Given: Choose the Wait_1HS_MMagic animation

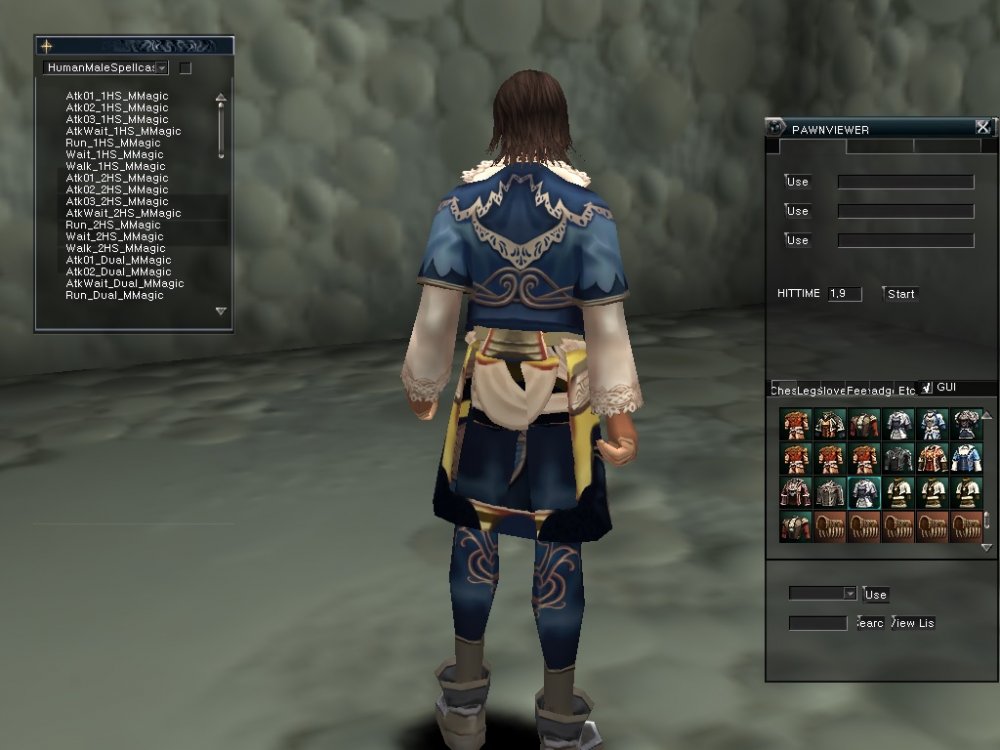Looking at the screenshot, I should tap(114, 155).
